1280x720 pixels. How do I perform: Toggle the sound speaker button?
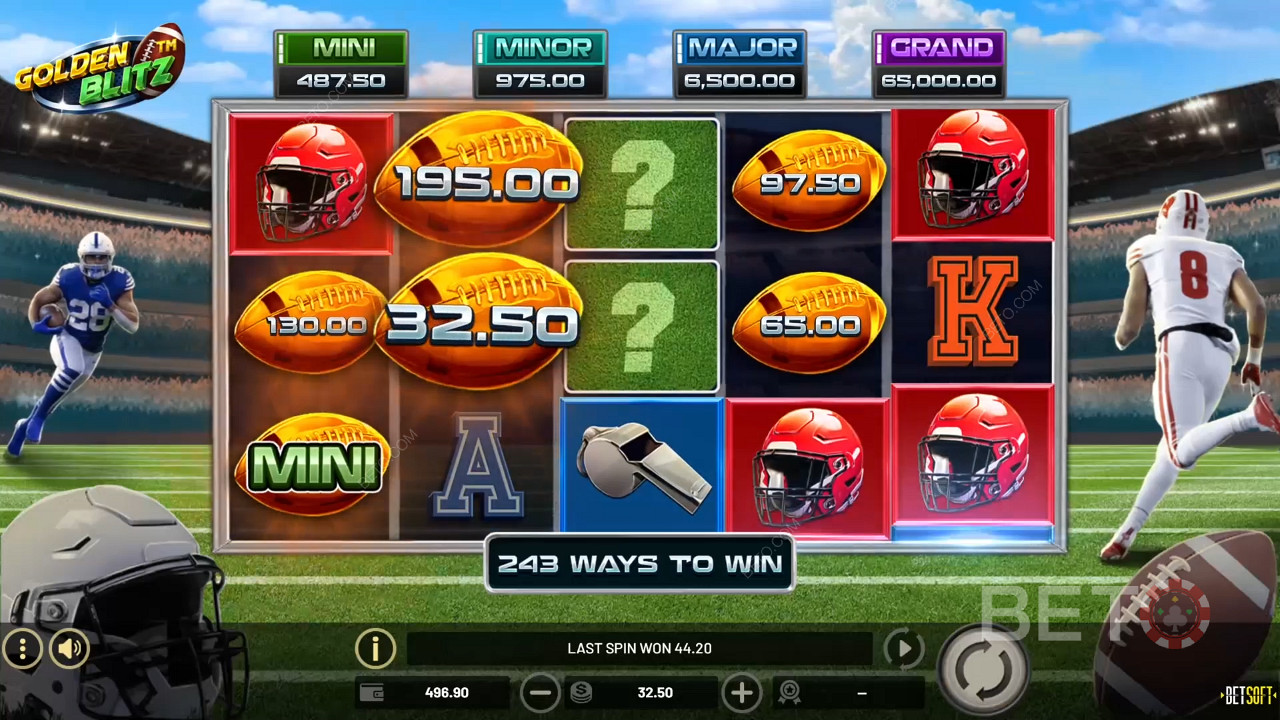tap(69, 649)
